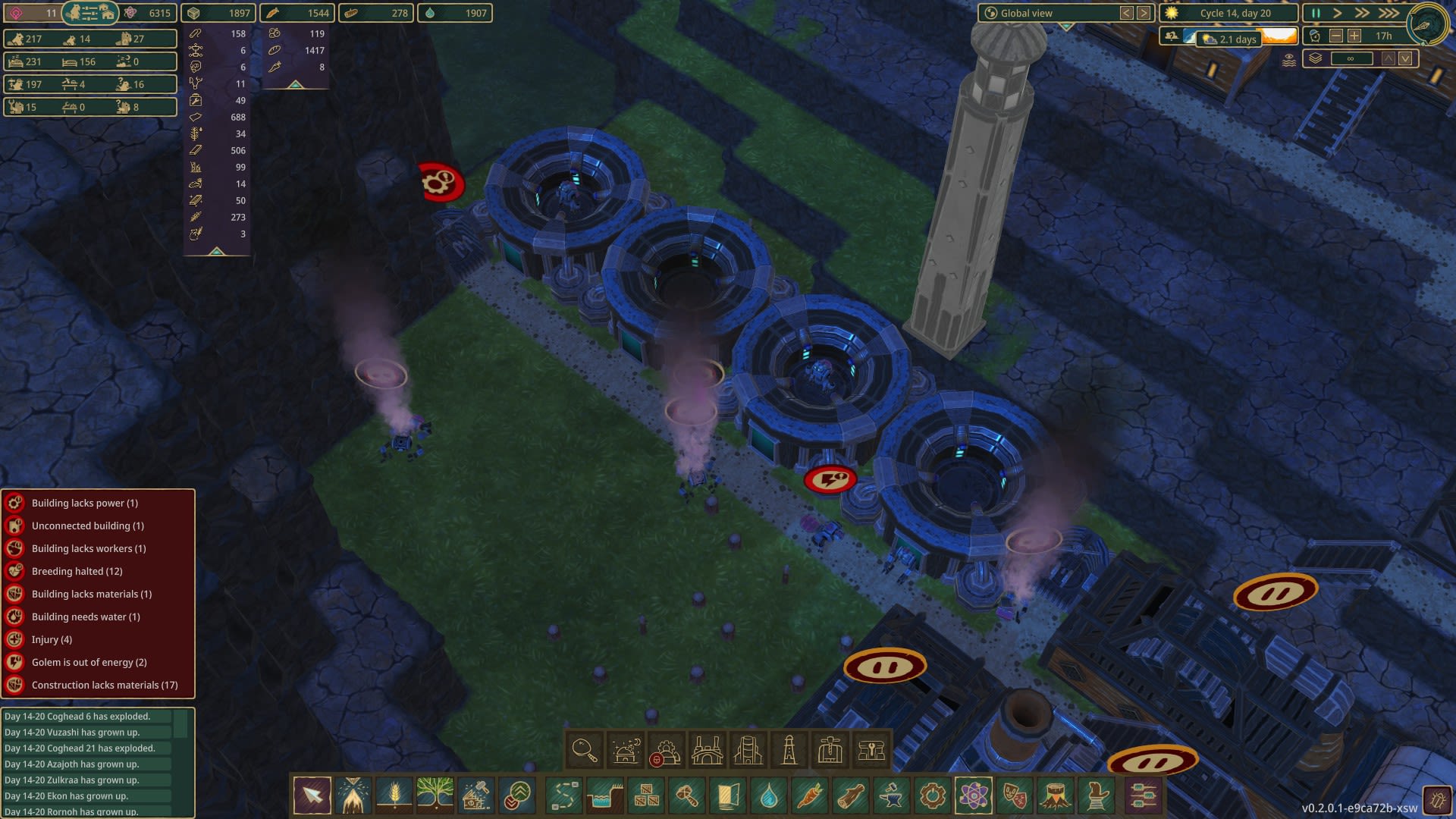
Task: Open the wood logs building category
Action: coord(851,795)
